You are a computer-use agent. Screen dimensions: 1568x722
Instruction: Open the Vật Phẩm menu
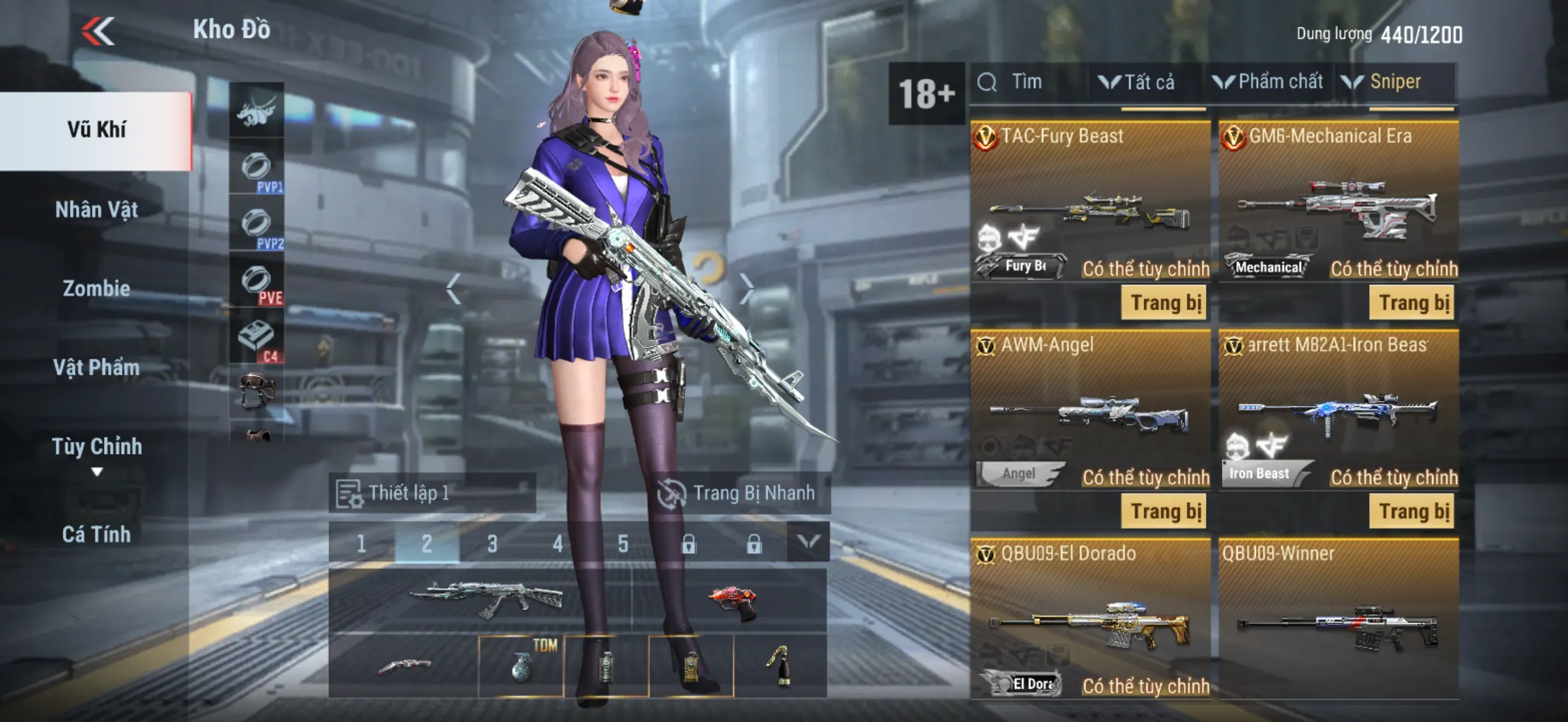coord(96,368)
